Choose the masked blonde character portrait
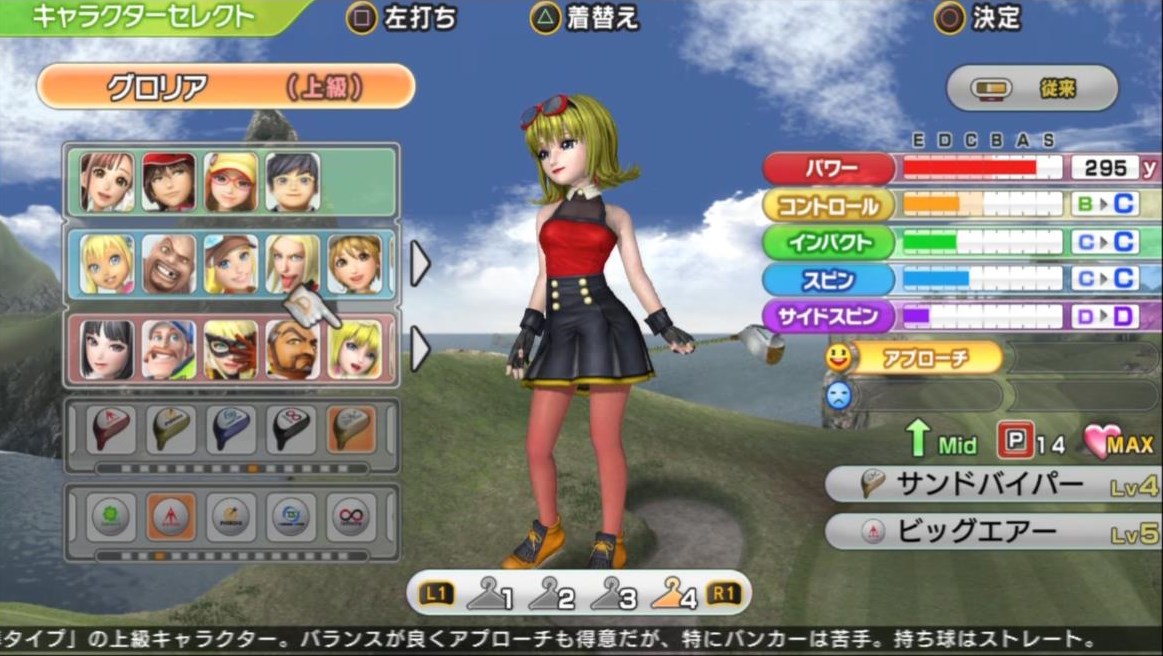The image size is (1163, 656). pos(230,349)
